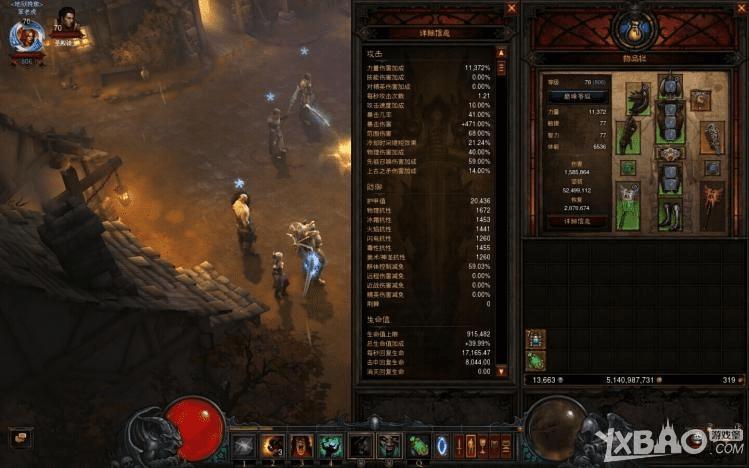Viewport: 749px width, 468px height.
Task: Click the follower portrait
Action: pyautogui.click(x=67, y=21)
